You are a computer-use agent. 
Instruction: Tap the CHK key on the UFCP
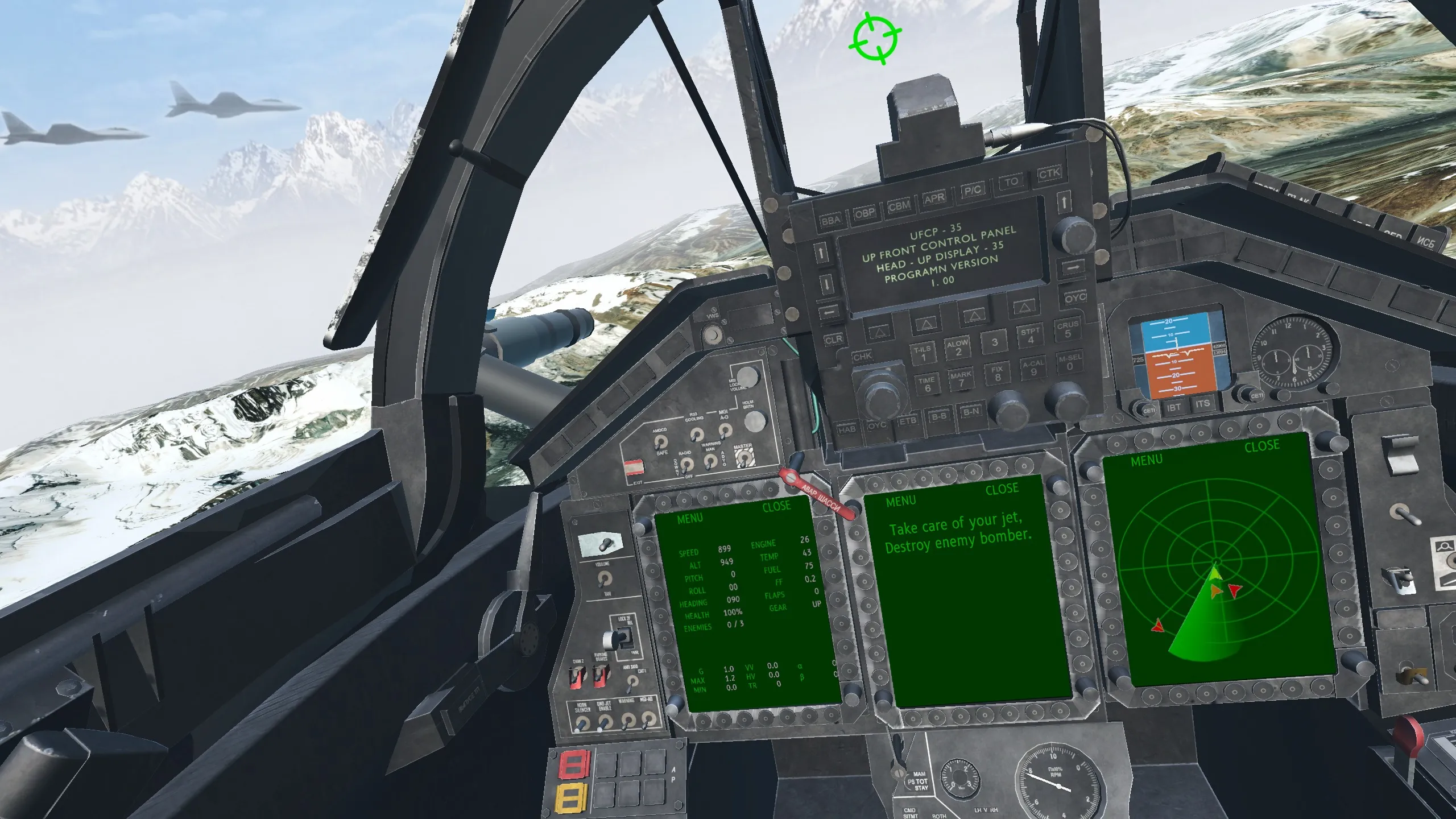[862, 357]
